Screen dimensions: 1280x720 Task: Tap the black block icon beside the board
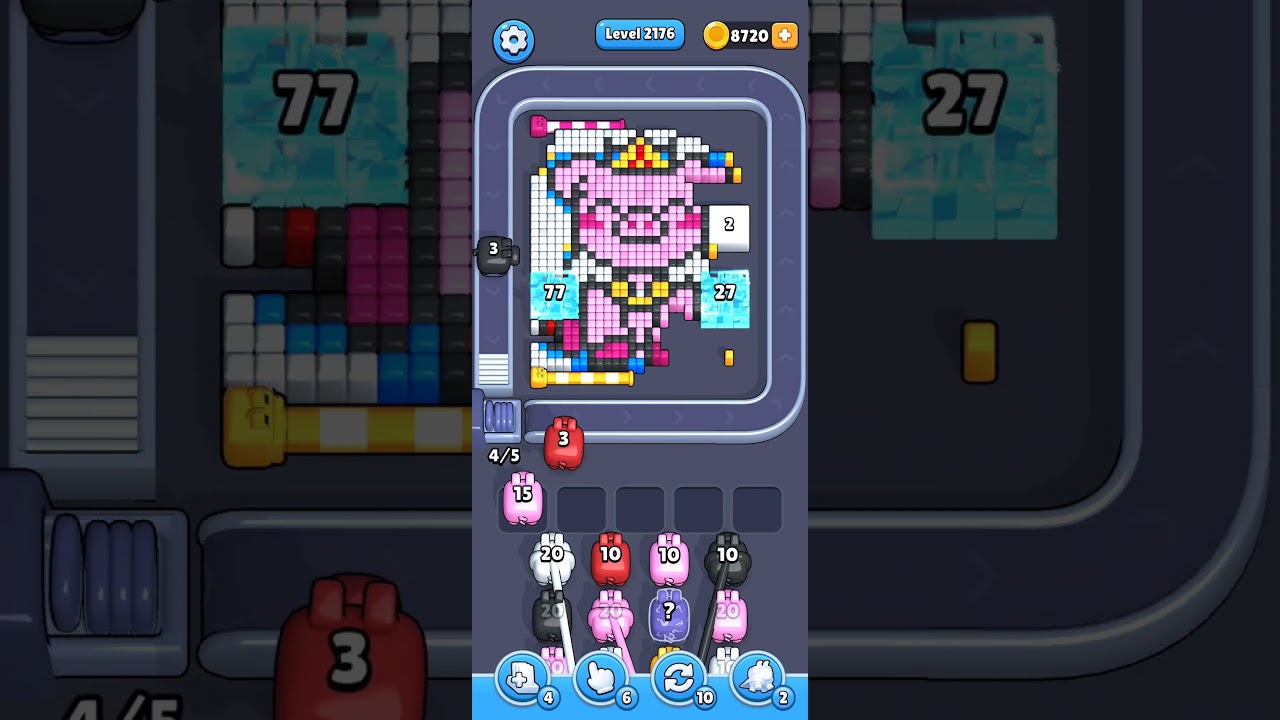(x=497, y=254)
